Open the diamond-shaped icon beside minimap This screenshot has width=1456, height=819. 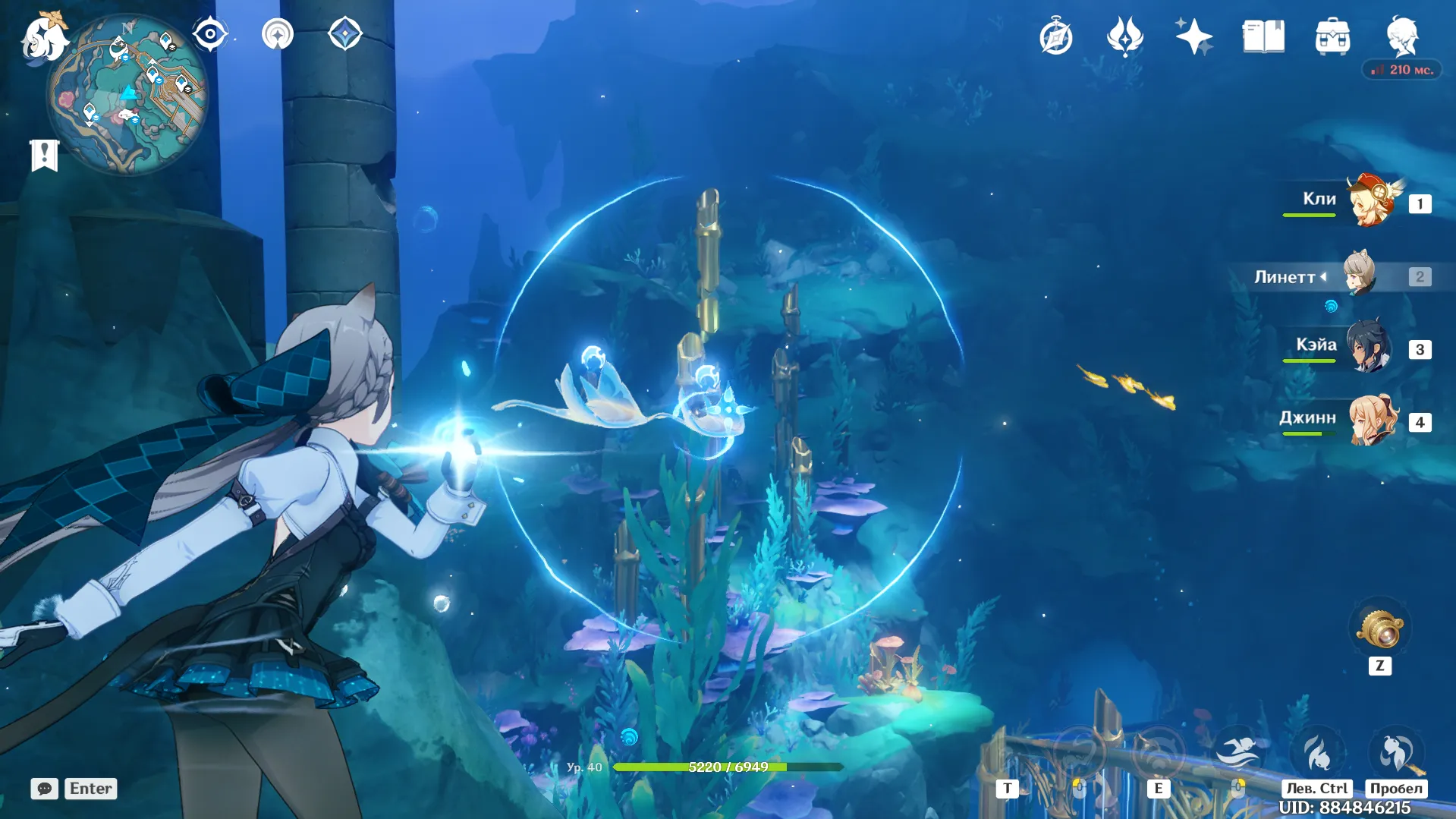tap(344, 34)
